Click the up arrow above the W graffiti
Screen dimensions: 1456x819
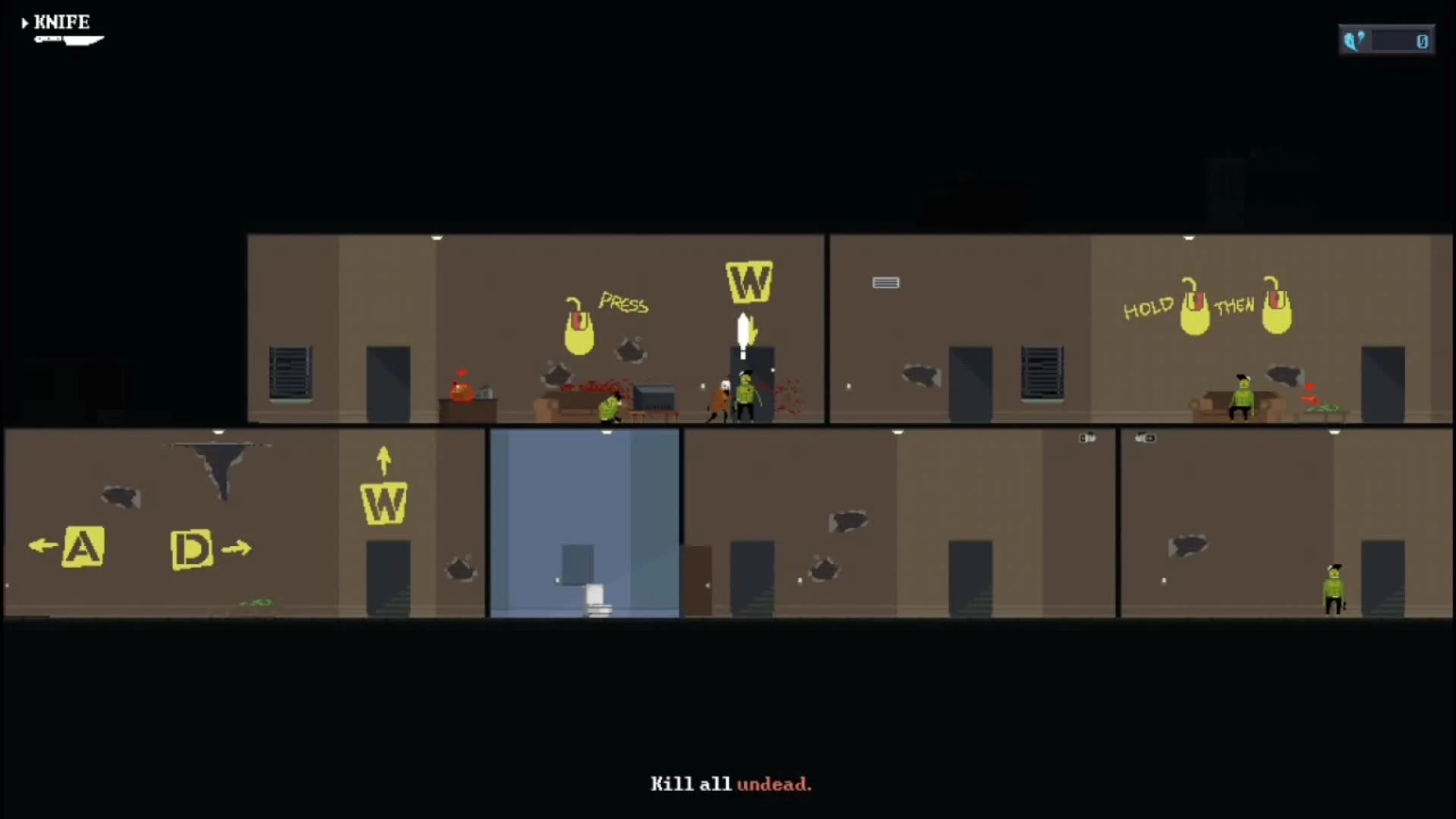383,459
